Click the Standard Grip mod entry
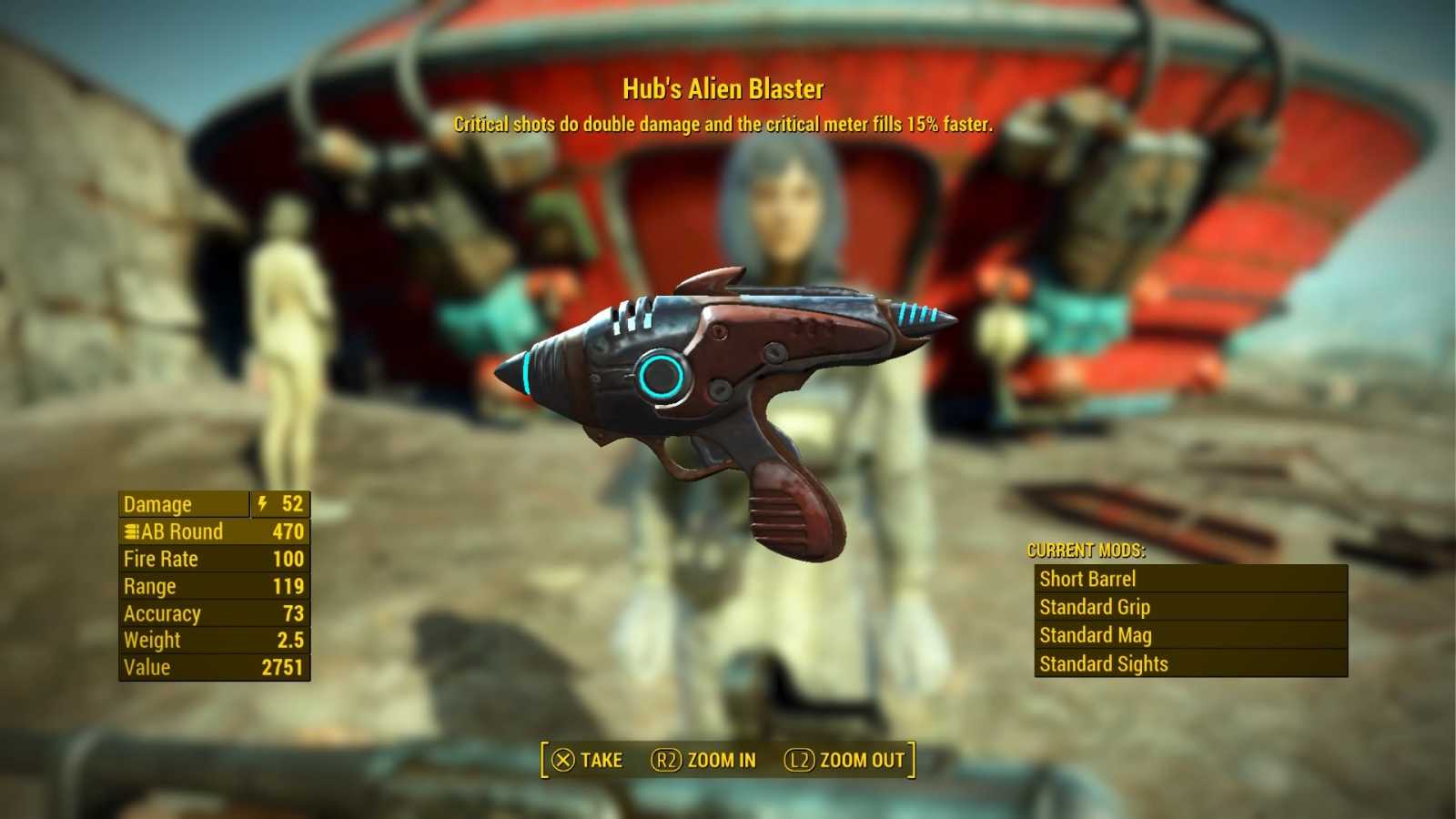Viewport: 1456px width, 819px height. tap(1190, 607)
